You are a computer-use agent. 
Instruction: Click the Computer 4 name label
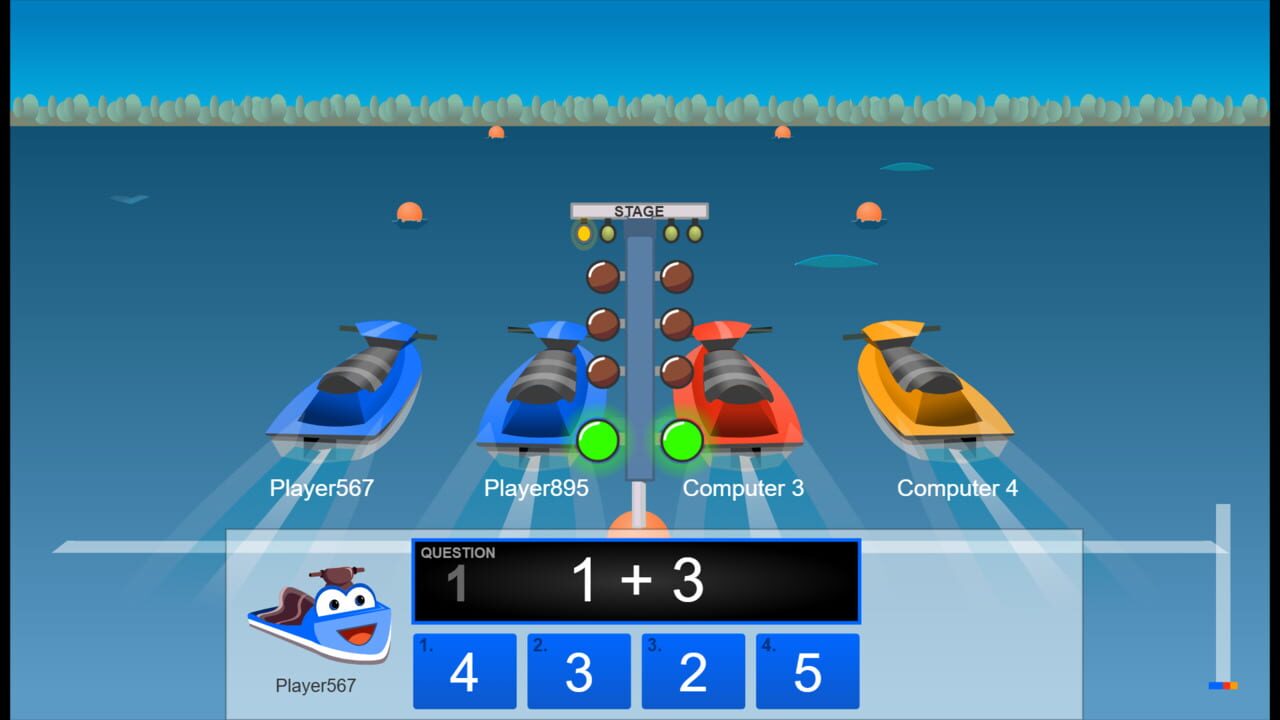[x=956, y=488]
